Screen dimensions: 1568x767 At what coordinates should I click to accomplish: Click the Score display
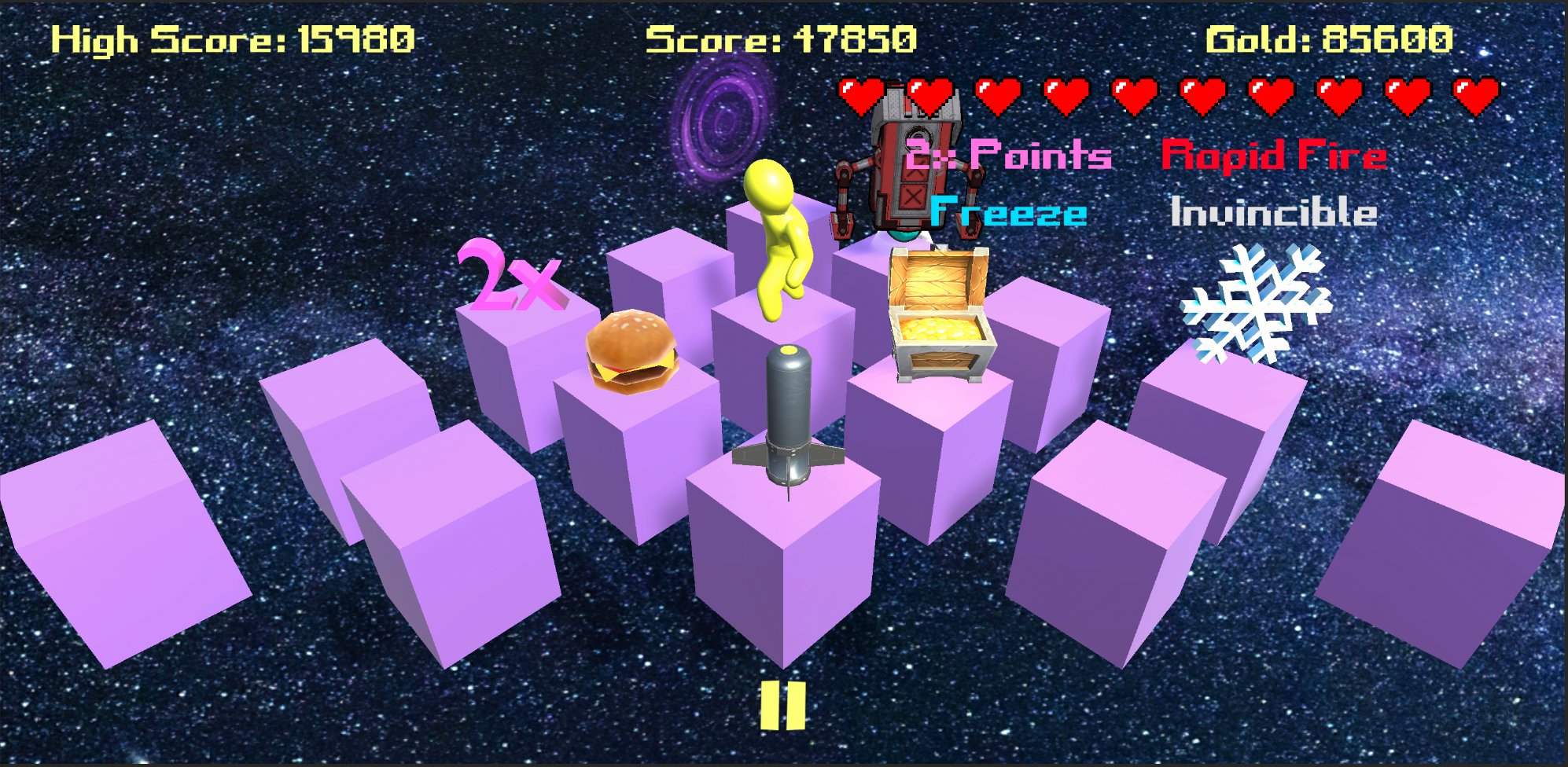pos(782,38)
